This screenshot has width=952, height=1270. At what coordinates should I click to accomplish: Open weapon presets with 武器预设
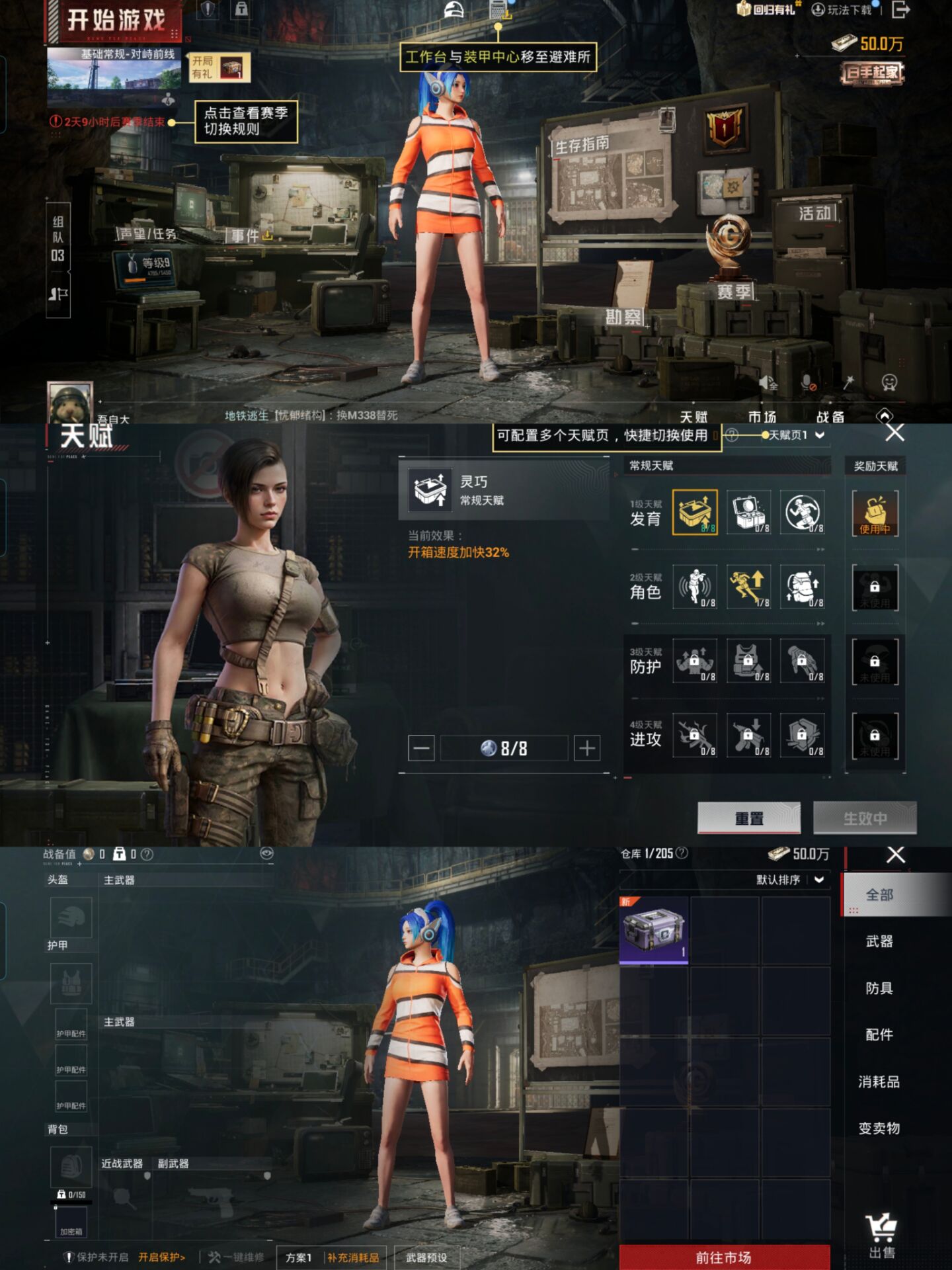426,1257
